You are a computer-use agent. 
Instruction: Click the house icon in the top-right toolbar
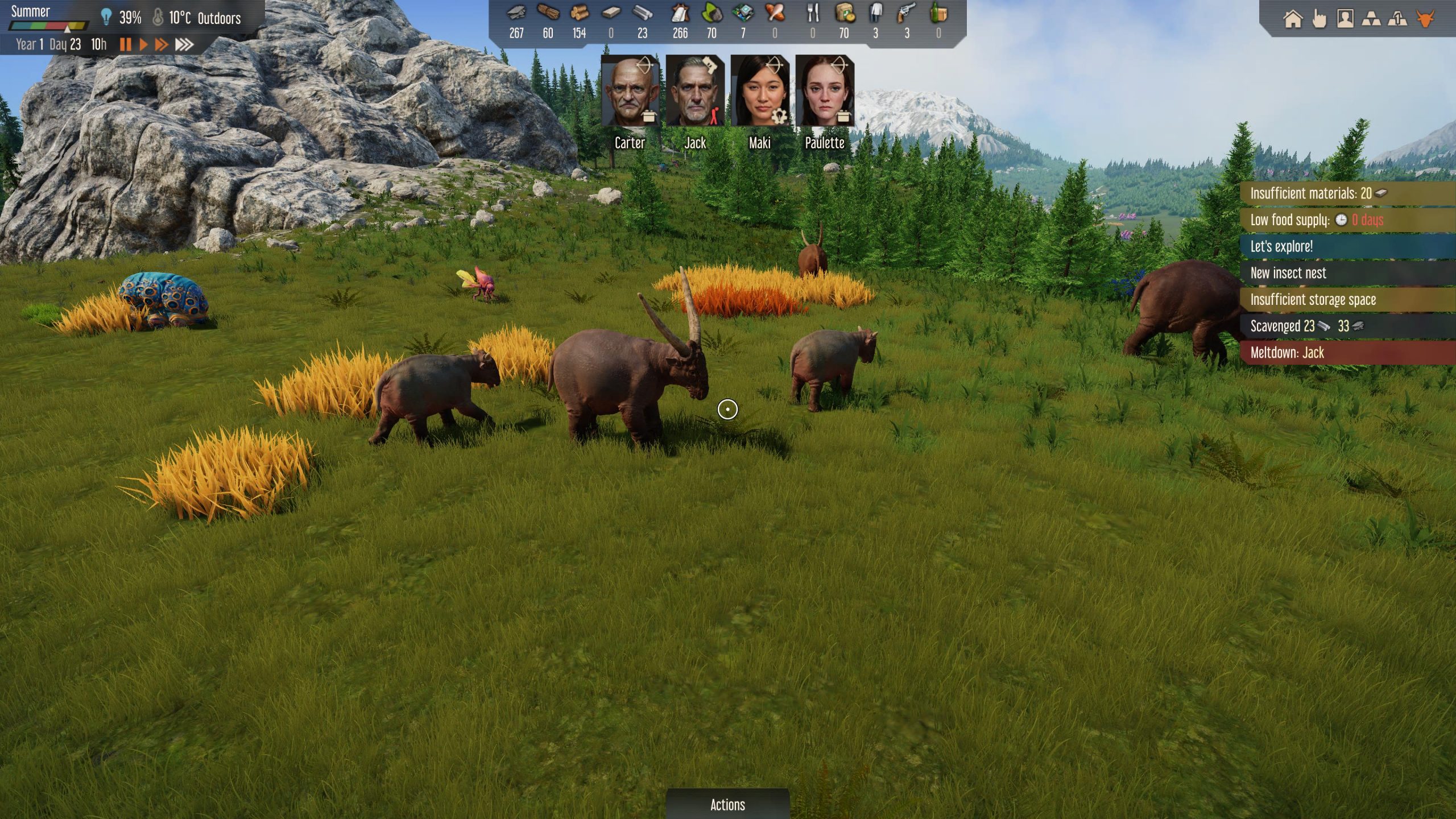click(1293, 19)
